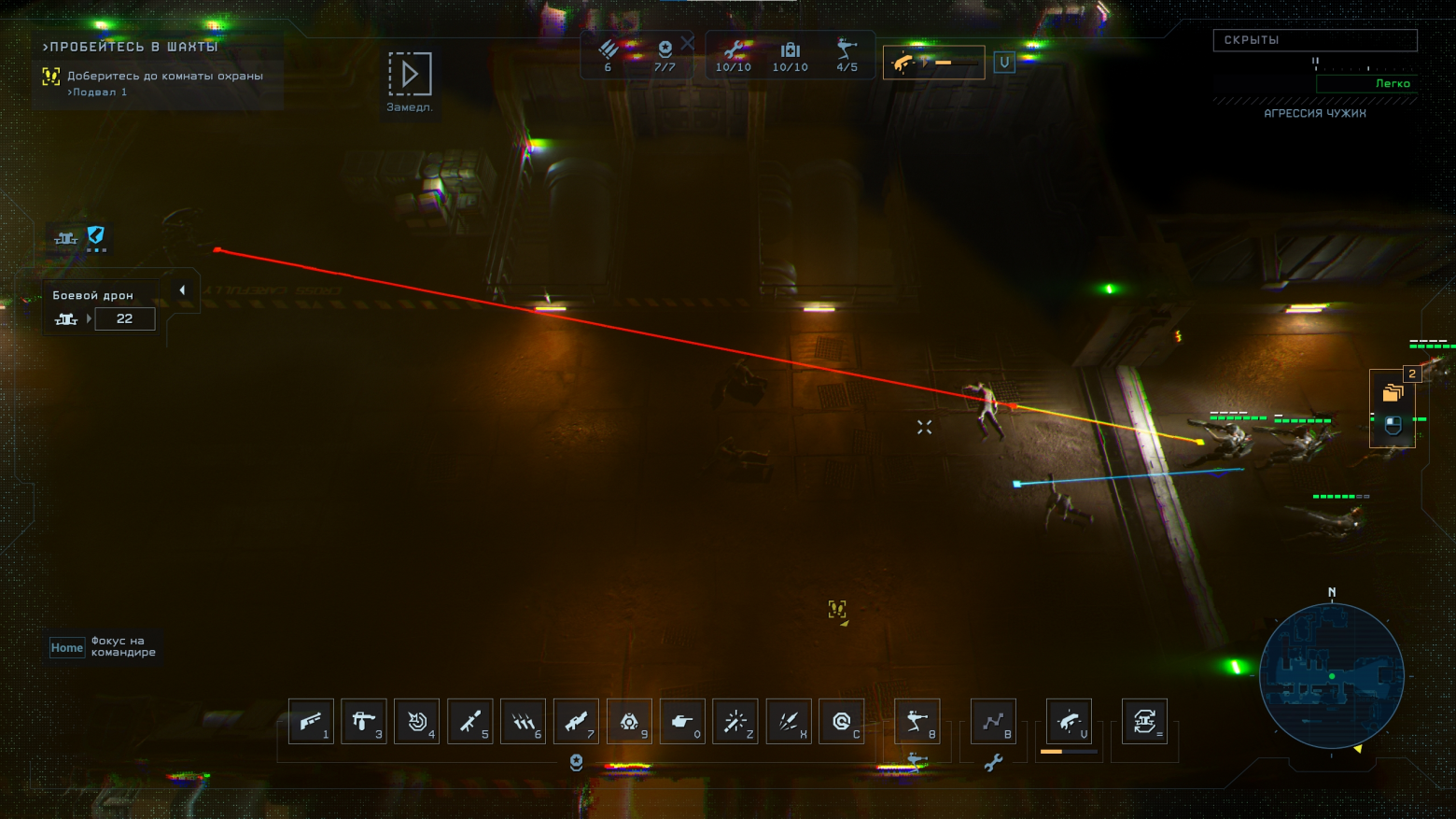Choose the heavy rifle skill in slot 7
The height and width of the screenshot is (819, 1456).
pos(577,721)
